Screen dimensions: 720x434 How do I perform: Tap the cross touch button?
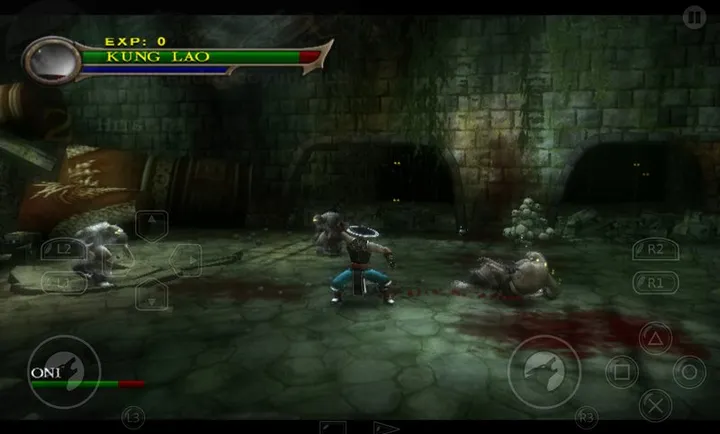click(654, 405)
